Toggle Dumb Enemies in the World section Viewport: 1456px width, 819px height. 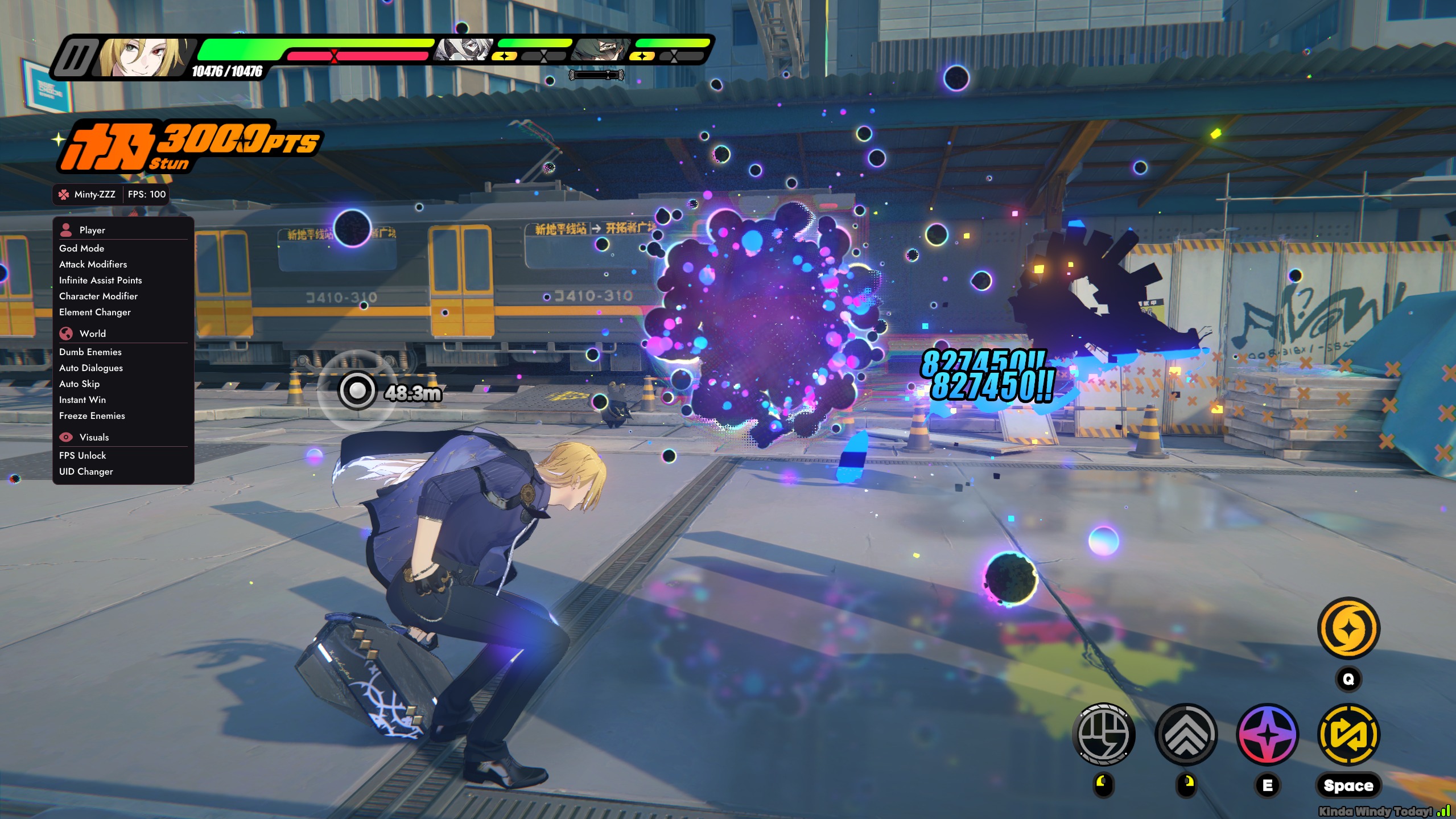[x=90, y=352]
